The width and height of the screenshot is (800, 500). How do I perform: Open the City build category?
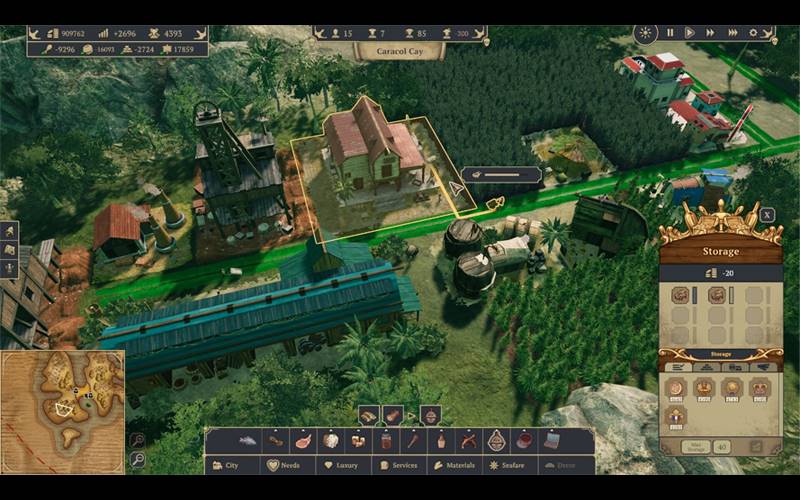coord(226,465)
